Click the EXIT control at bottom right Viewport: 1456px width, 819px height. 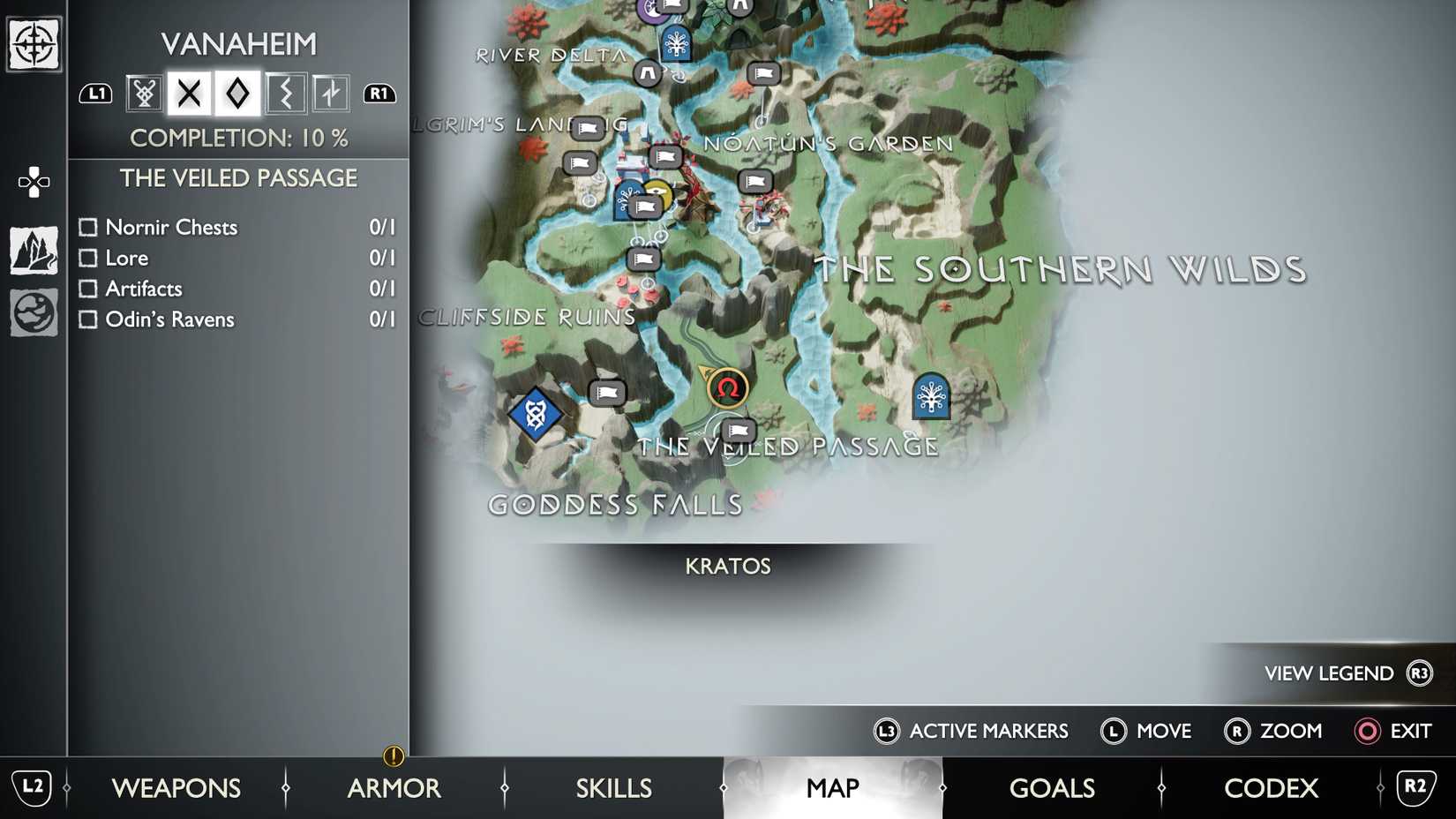[1409, 731]
